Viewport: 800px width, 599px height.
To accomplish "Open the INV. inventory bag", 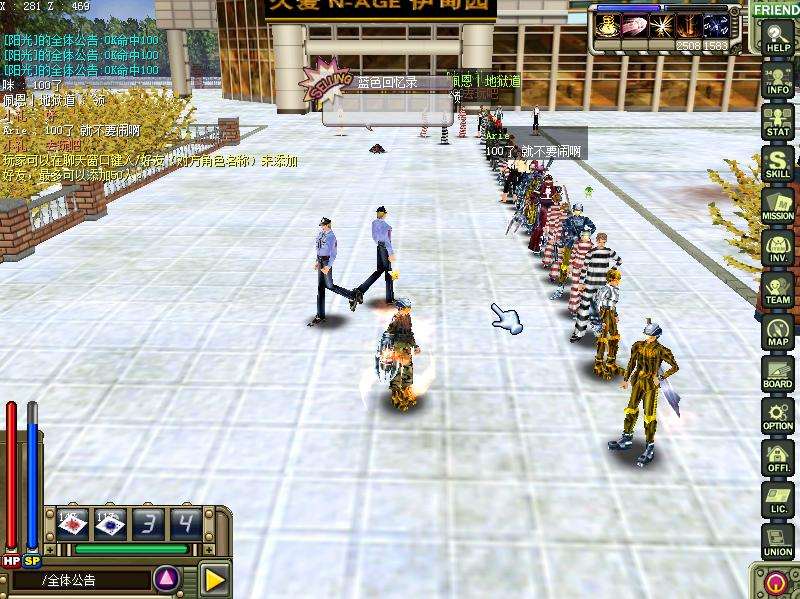I will point(777,247).
